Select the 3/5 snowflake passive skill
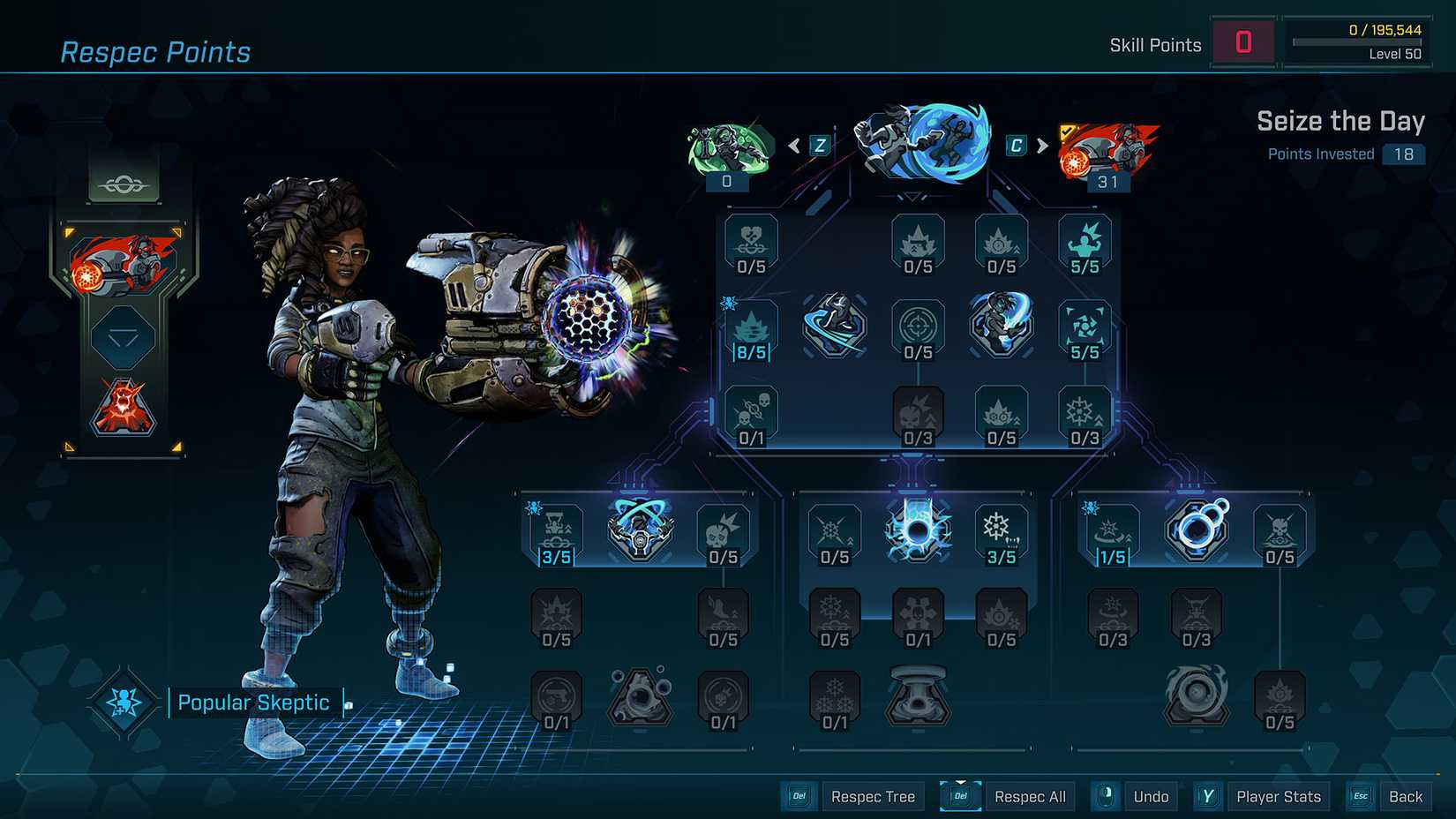The image size is (1456, 819). tap(1001, 534)
